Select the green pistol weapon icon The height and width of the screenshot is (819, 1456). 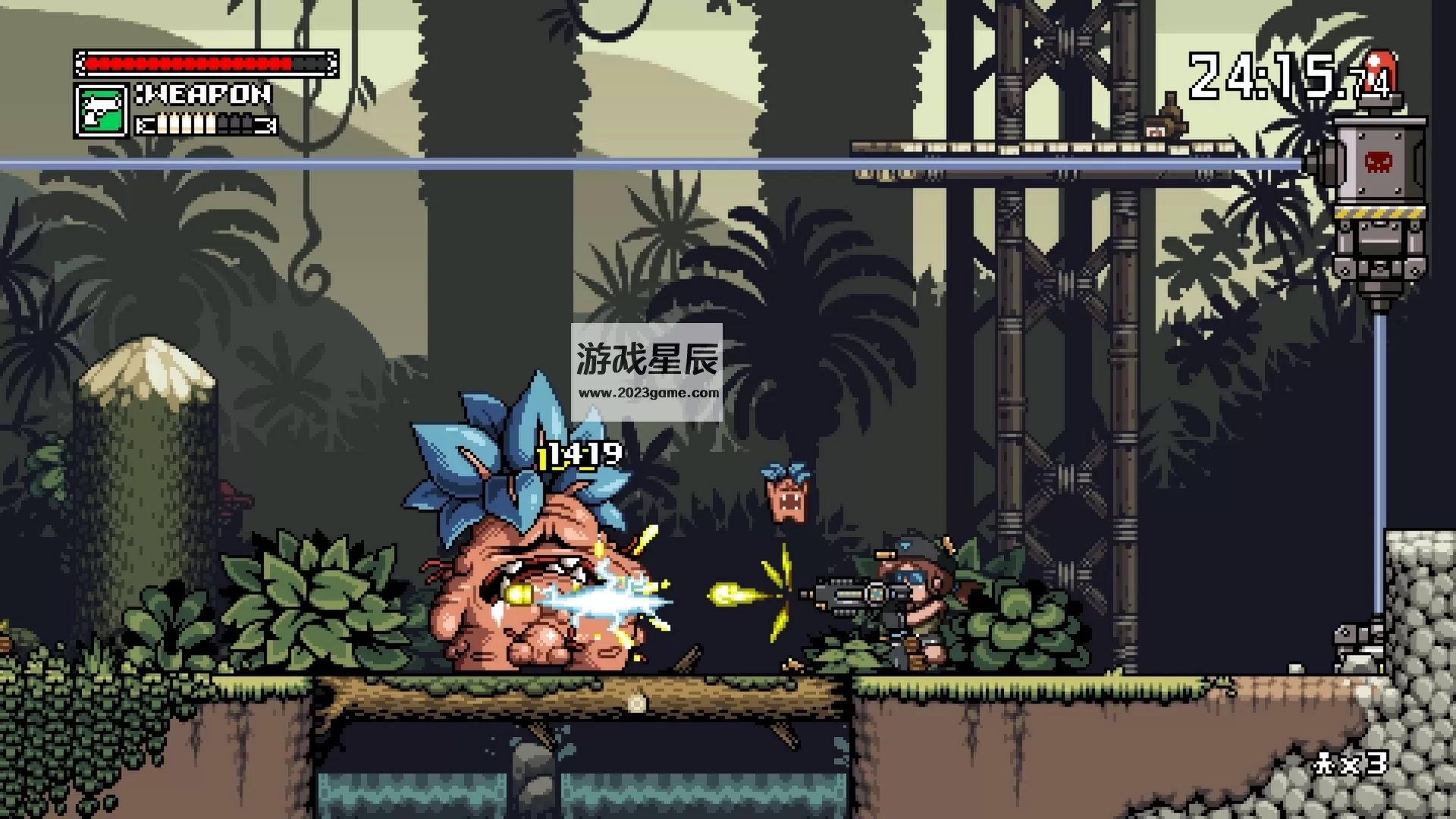coord(100,108)
